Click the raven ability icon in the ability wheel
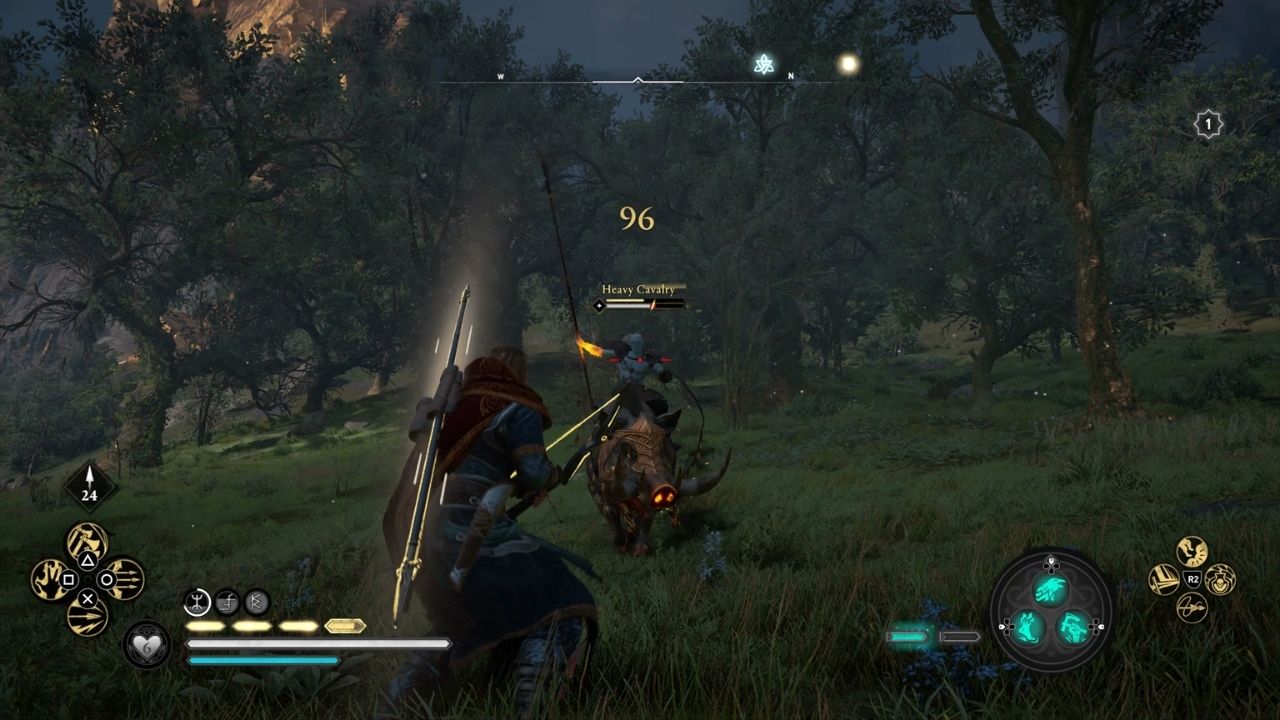The image size is (1280, 720). tap(1050, 590)
